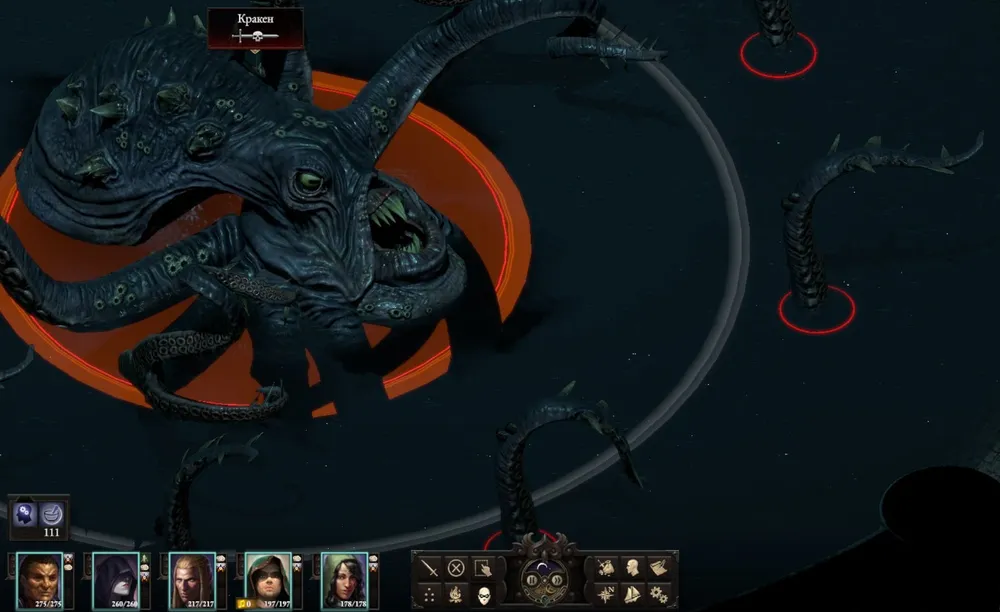Click the mortar and pestle ability icon
The height and width of the screenshot is (612, 1000).
click(x=53, y=513)
